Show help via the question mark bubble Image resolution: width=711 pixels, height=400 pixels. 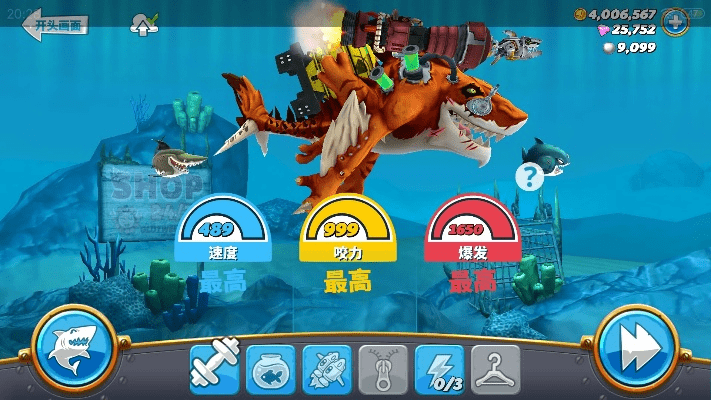(528, 177)
